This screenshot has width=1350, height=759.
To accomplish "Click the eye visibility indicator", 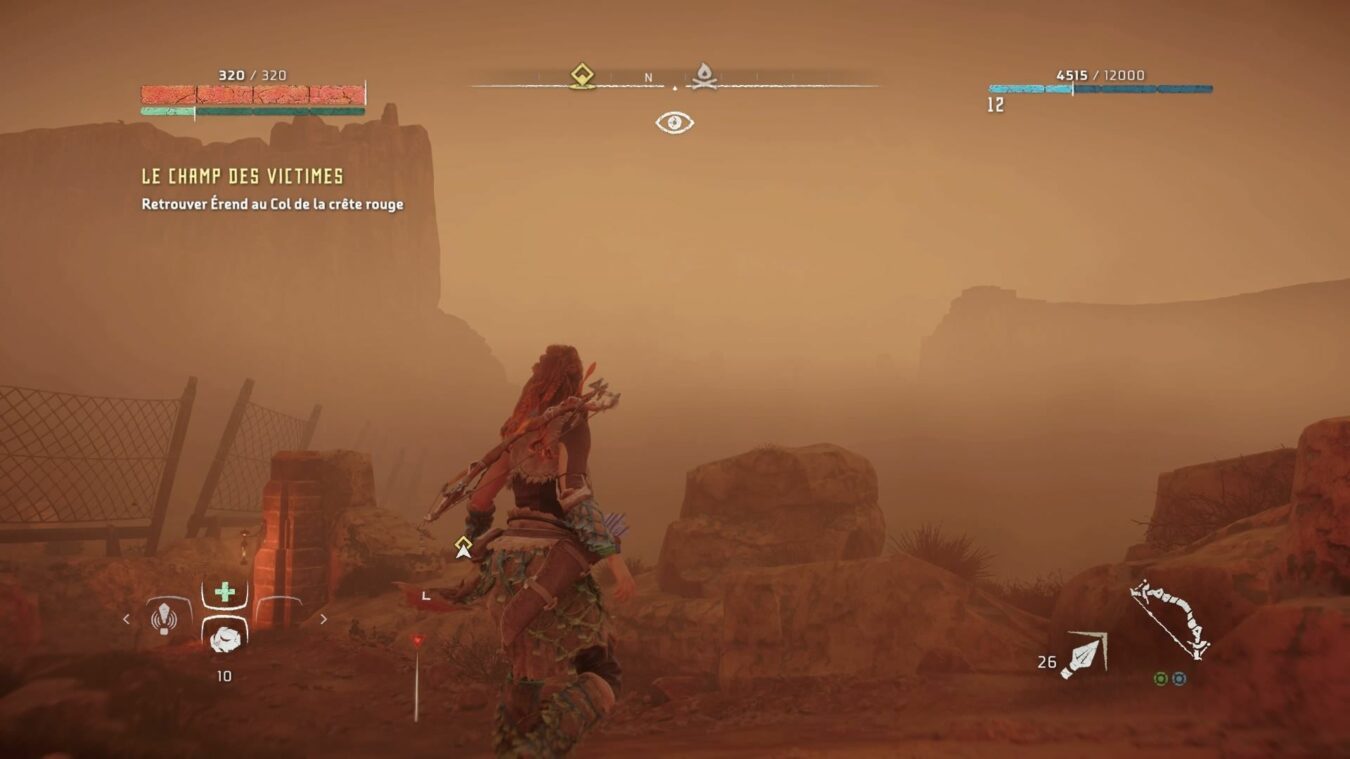I will pos(675,123).
